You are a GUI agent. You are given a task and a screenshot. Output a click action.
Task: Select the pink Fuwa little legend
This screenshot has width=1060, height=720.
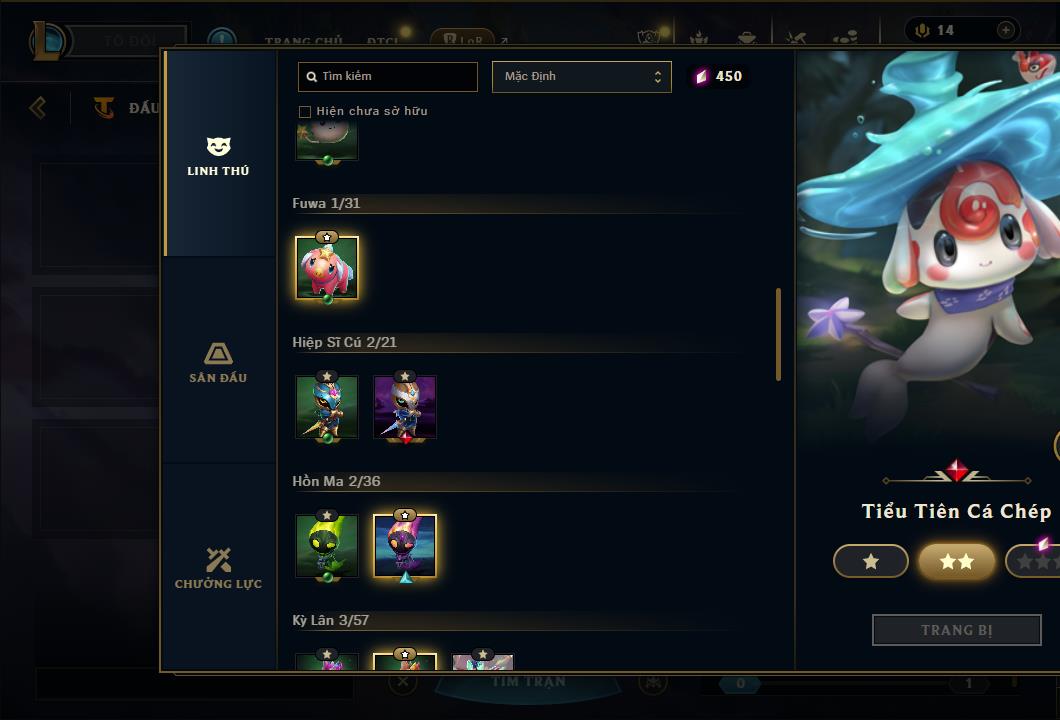327,268
